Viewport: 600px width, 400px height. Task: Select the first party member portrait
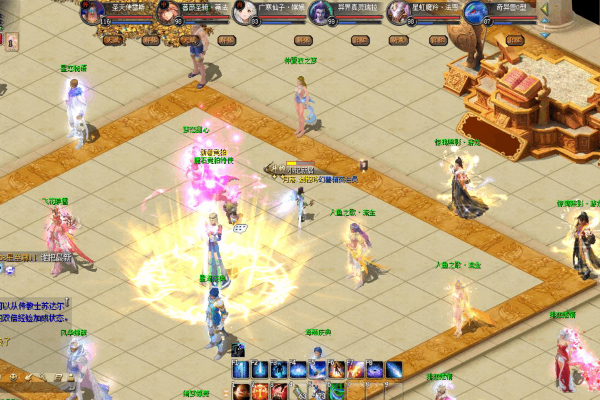click(93, 12)
